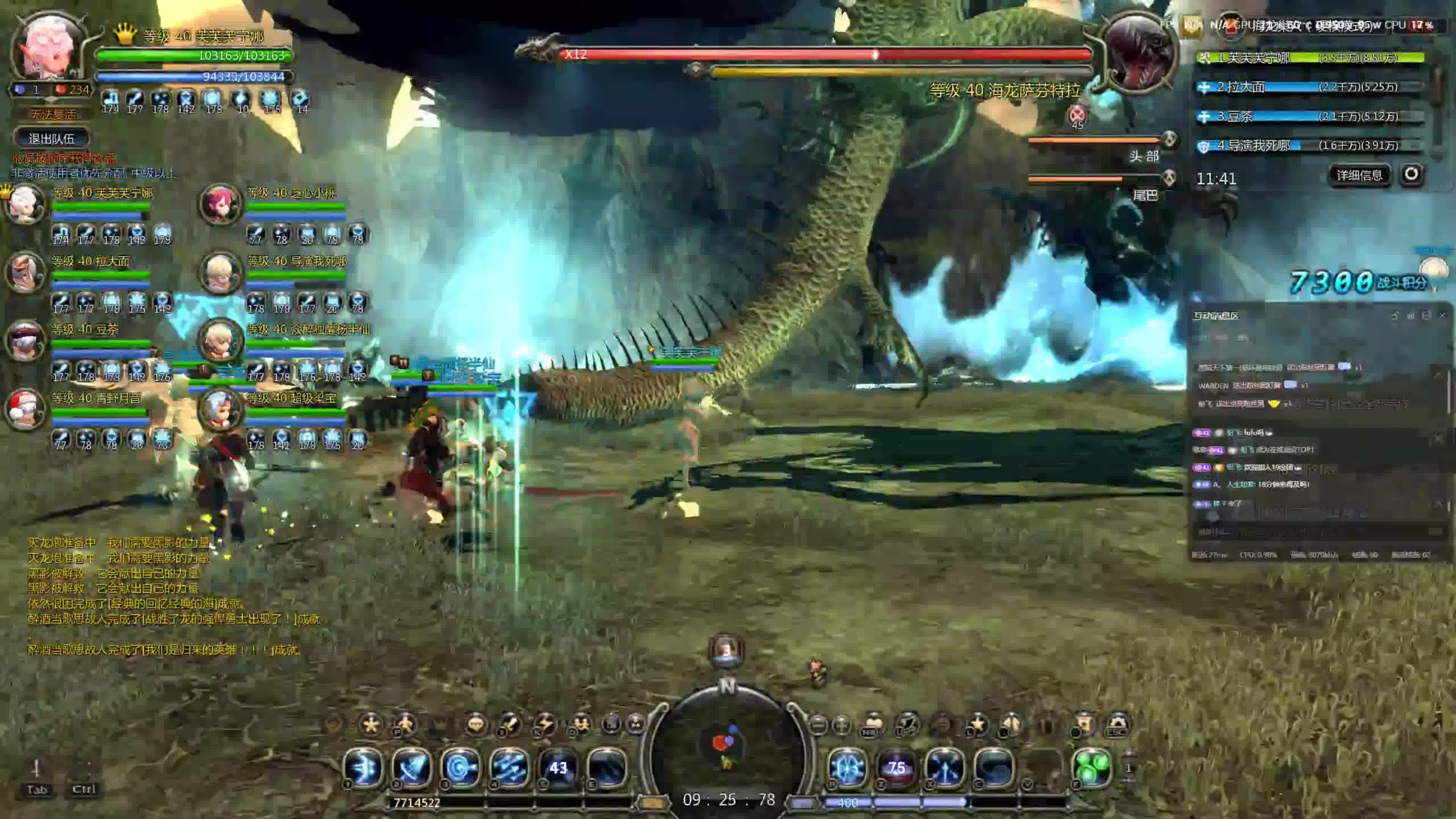Image resolution: width=1456 pixels, height=819 pixels.
Task: Open the system menu icon labeled ESC
Action: (1117, 725)
